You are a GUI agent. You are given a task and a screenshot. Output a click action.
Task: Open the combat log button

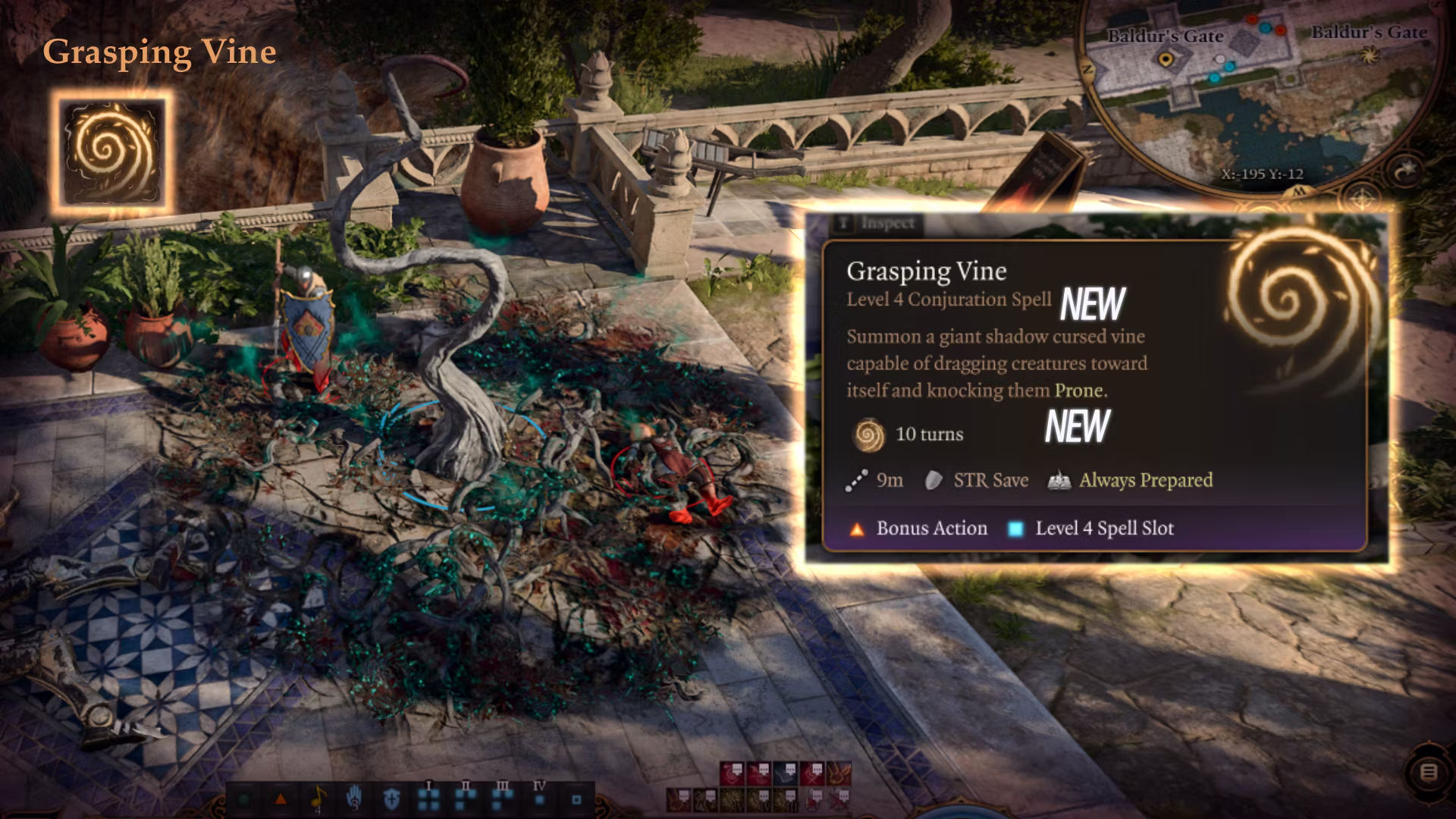(1428, 773)
